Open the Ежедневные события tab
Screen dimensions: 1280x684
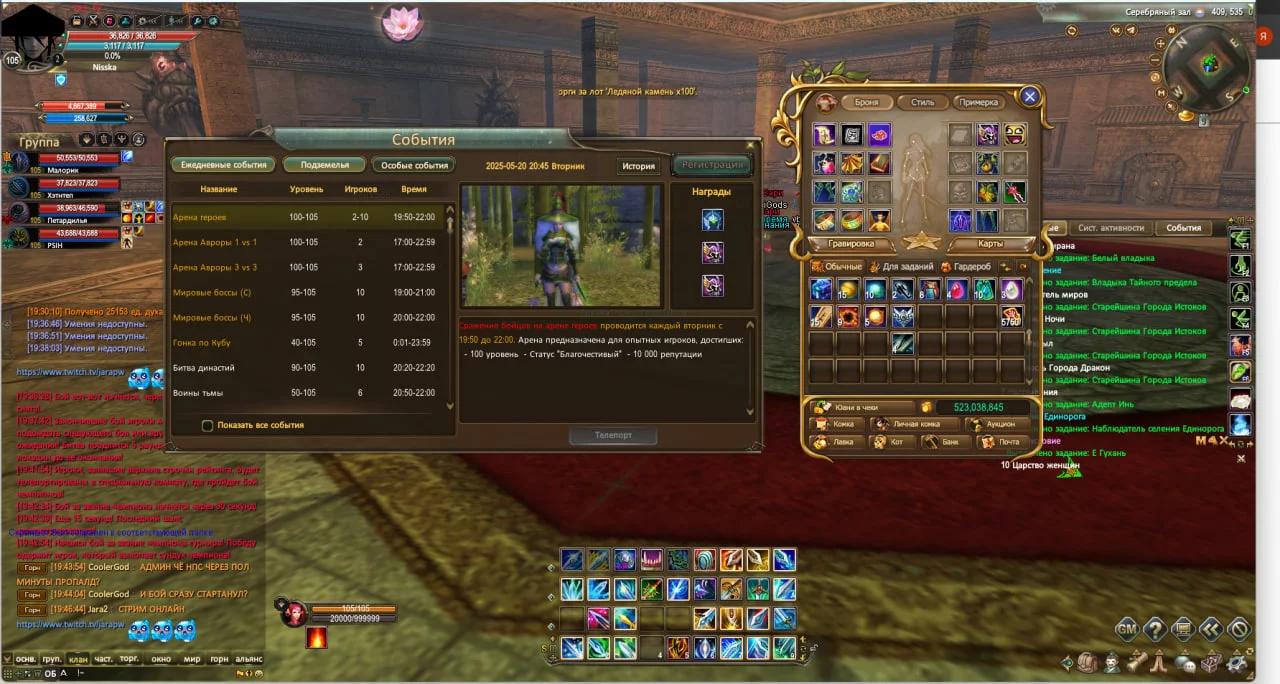point(224,165)
